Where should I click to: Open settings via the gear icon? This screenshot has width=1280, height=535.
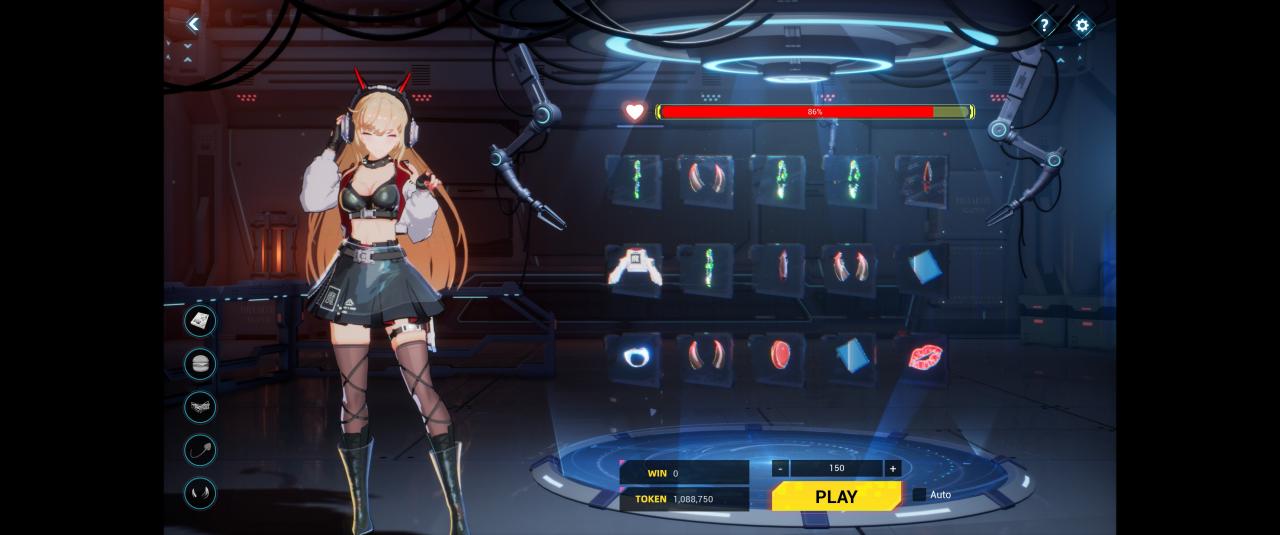[1081, 25]
